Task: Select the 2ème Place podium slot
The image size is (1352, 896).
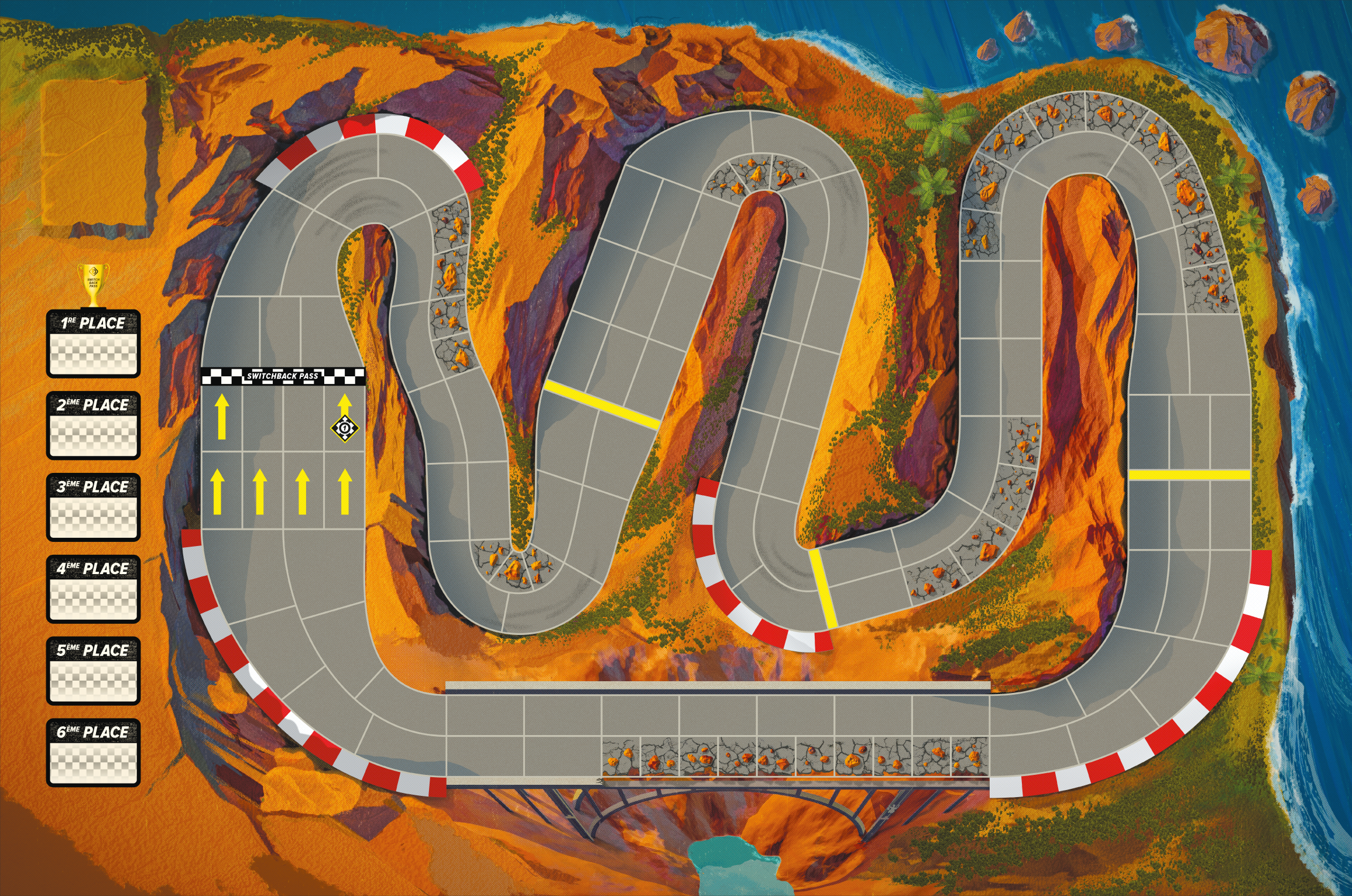Action: pos(93,426)
